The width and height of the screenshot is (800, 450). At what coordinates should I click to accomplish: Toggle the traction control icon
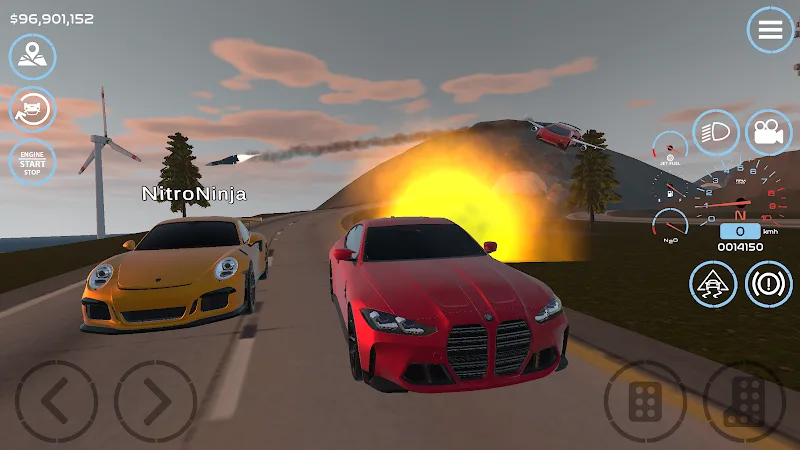coord(714,284)
